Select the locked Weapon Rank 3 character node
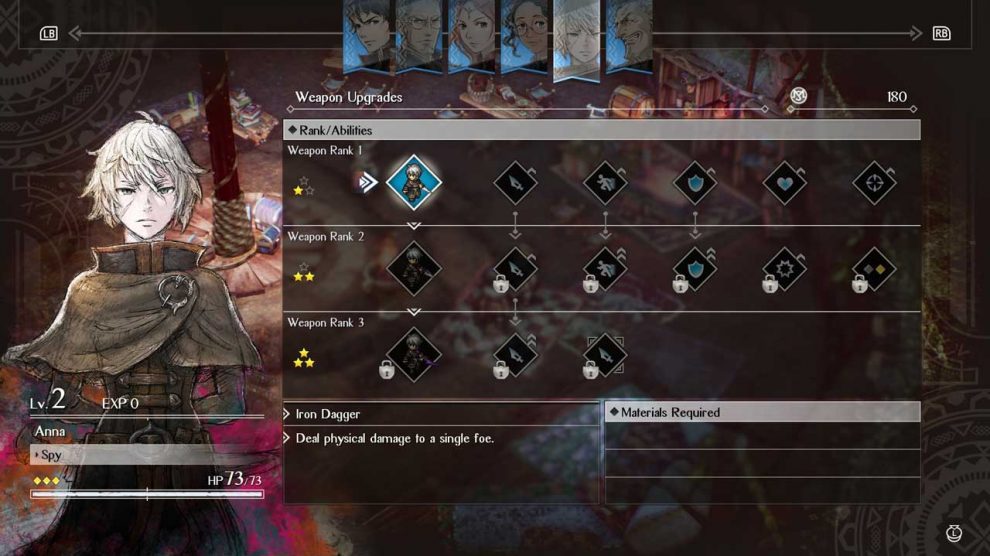 (x=414, y=354)
